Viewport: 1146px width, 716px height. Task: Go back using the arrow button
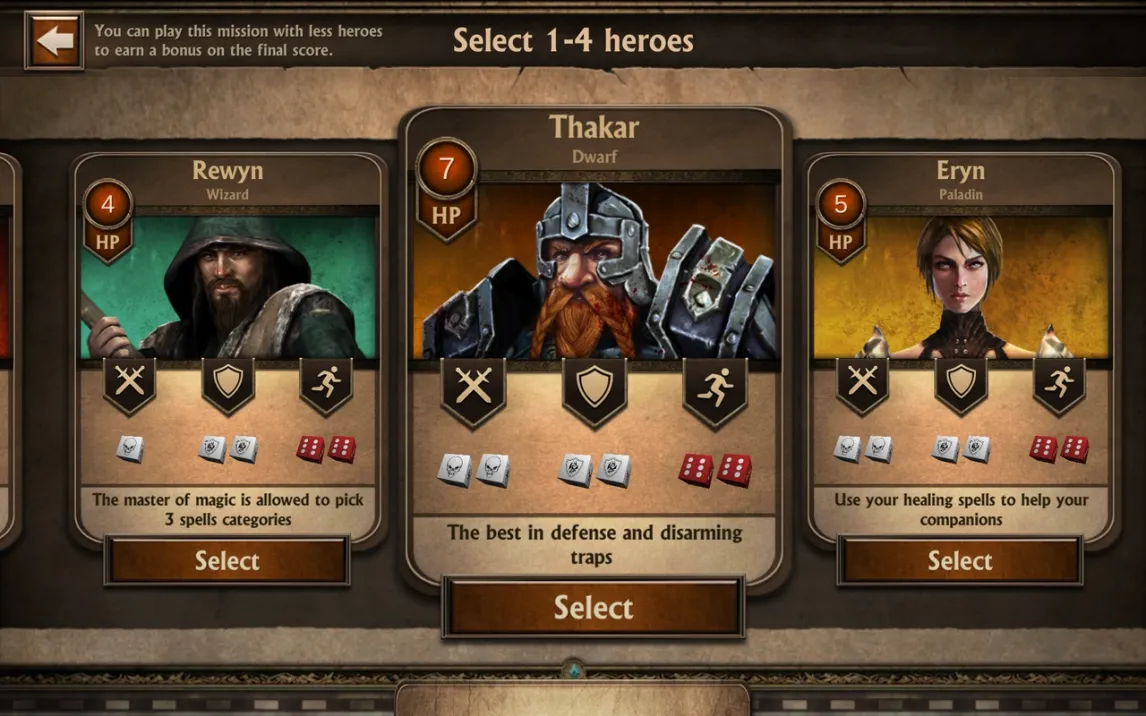[54, 41]
